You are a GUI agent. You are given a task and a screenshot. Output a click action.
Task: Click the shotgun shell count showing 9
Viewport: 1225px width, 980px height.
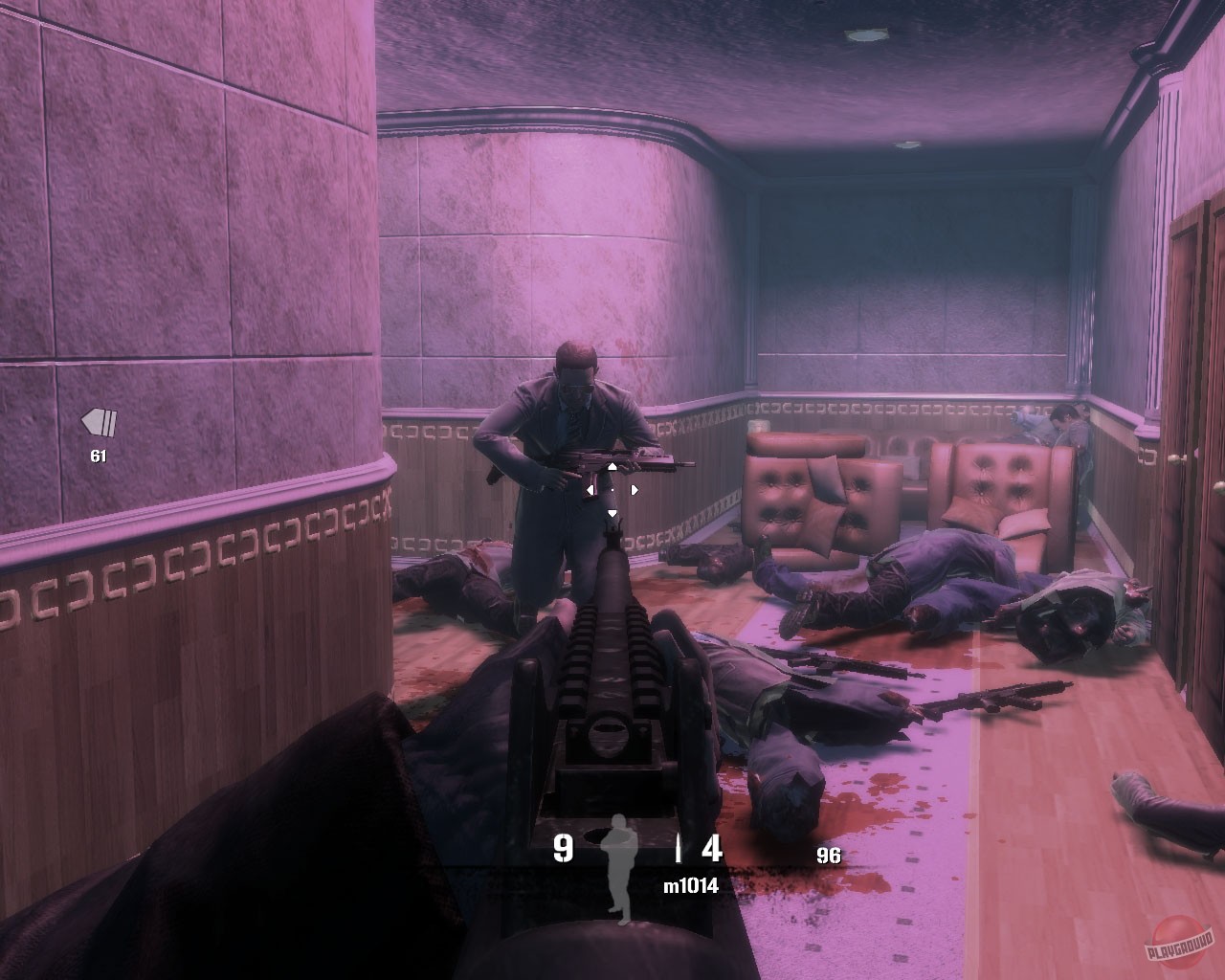(561, 847)
